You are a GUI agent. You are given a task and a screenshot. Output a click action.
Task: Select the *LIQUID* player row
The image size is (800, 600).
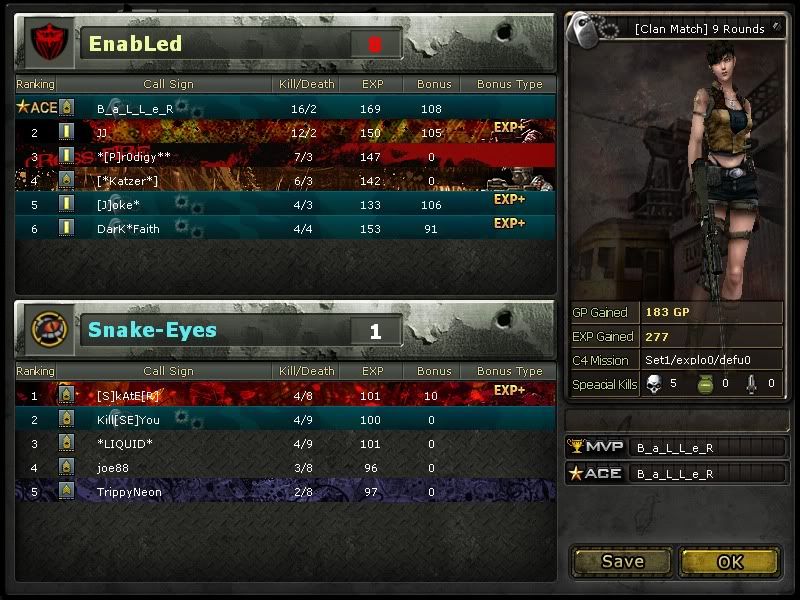point(285,444)
